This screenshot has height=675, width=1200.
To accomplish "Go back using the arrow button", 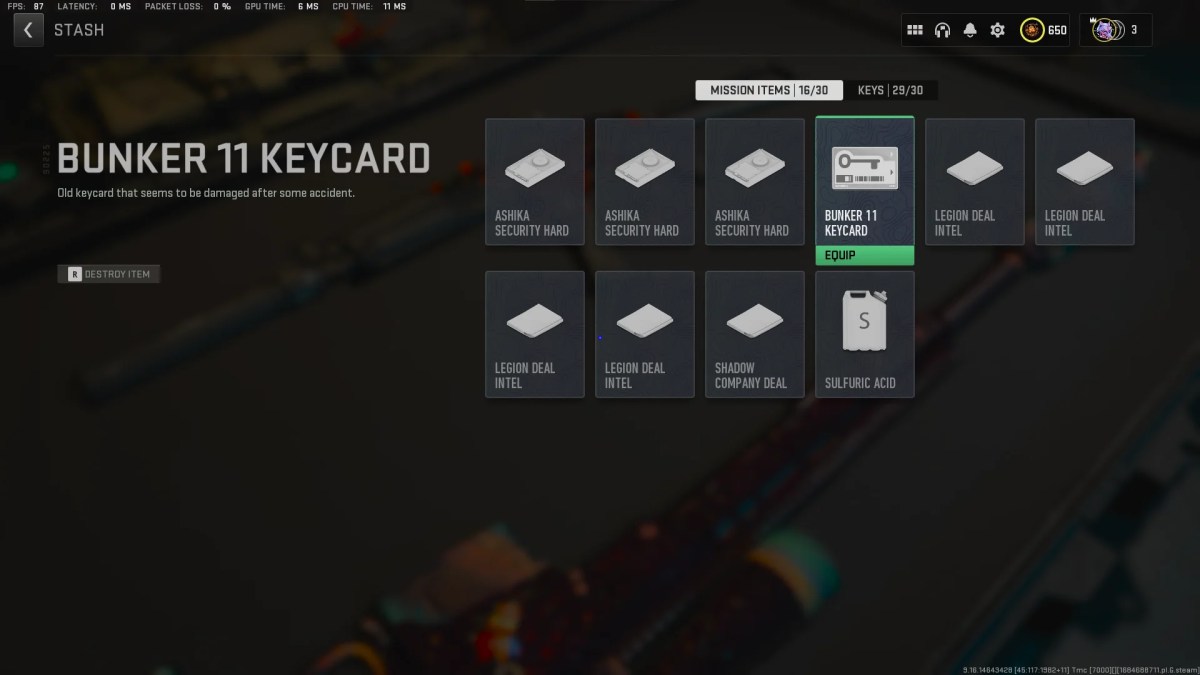I will [x=28, y=30].
